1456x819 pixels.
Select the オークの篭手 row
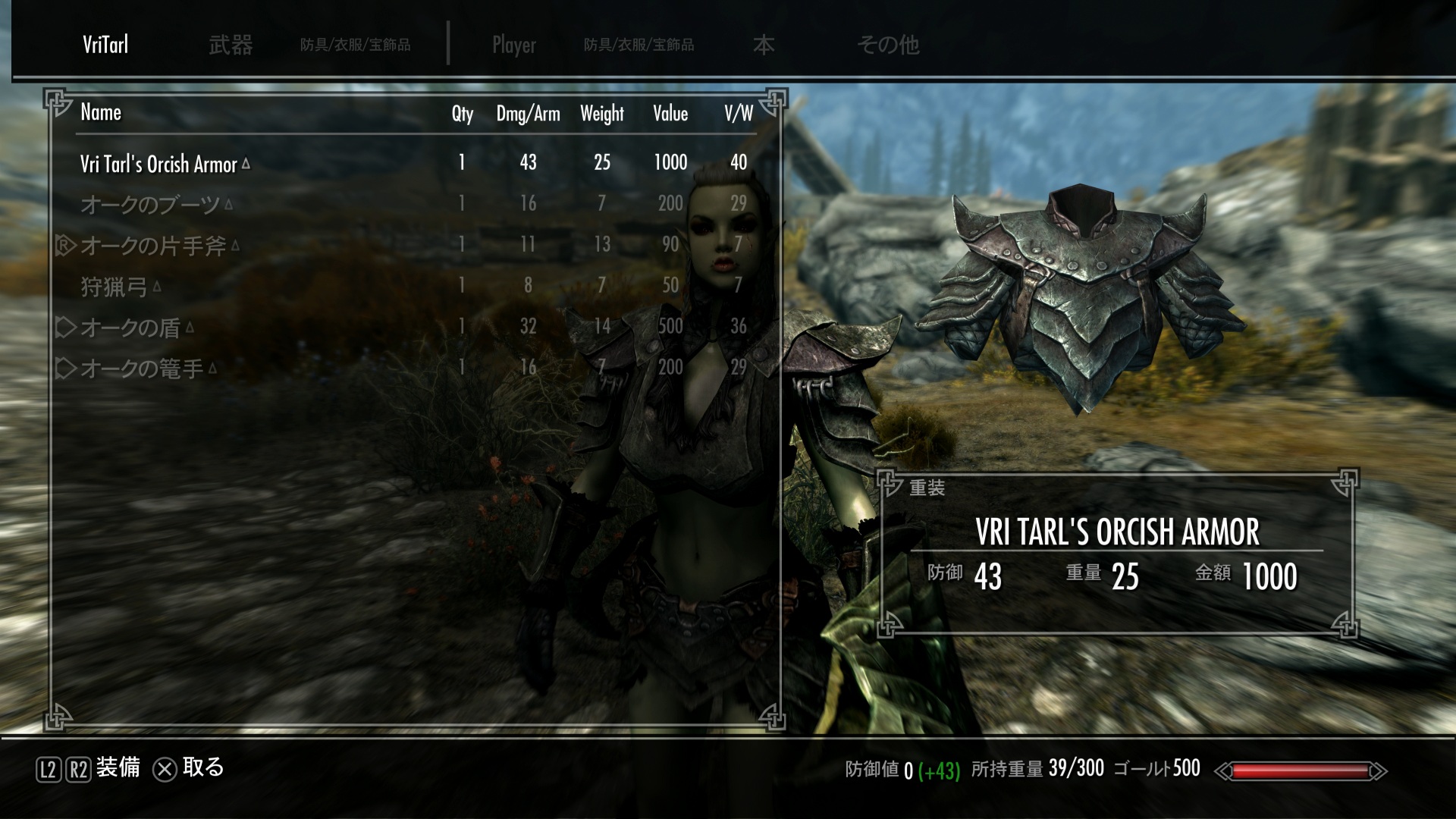point(142,368)
